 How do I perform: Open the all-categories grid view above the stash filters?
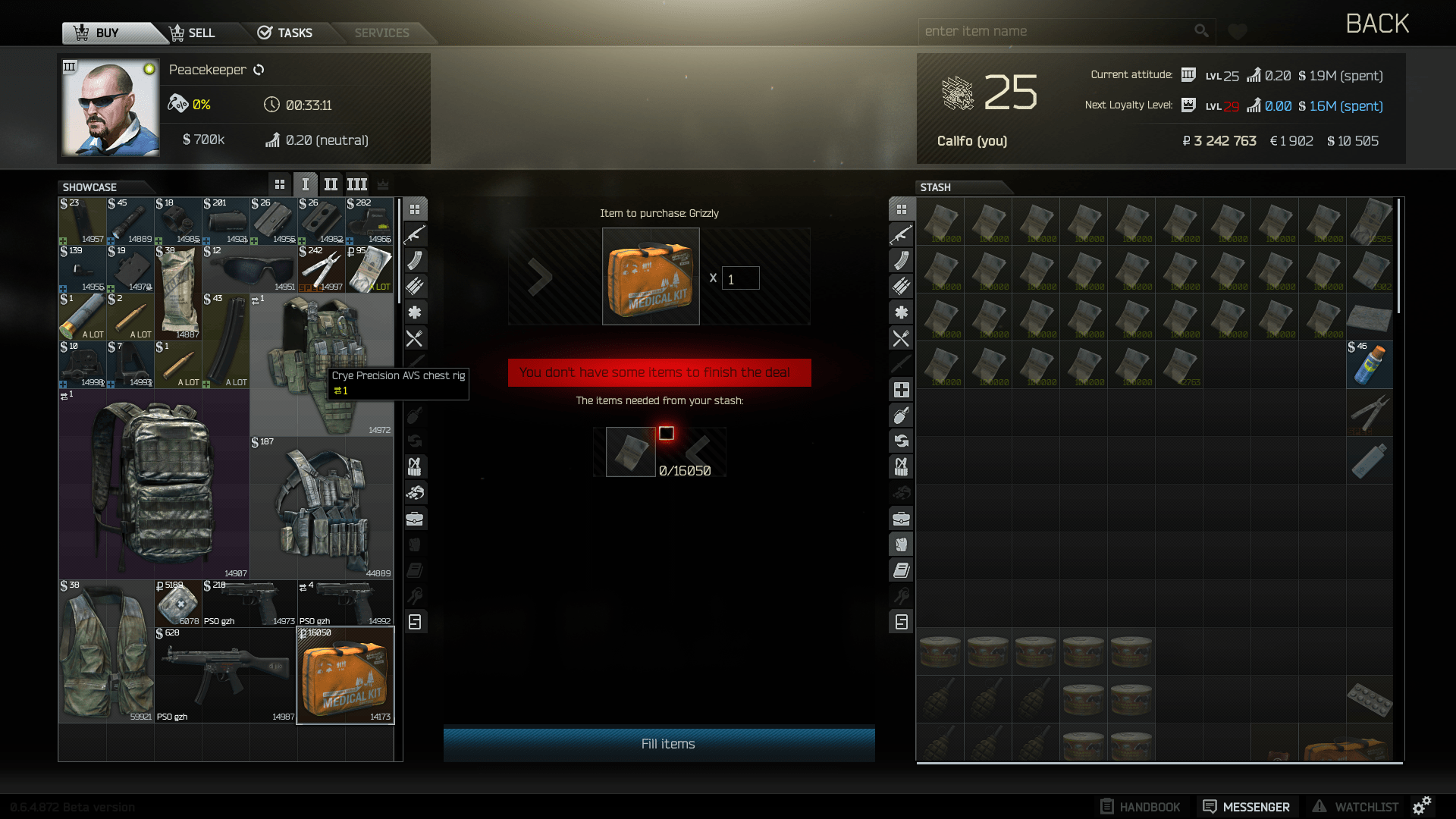(901, 209)
